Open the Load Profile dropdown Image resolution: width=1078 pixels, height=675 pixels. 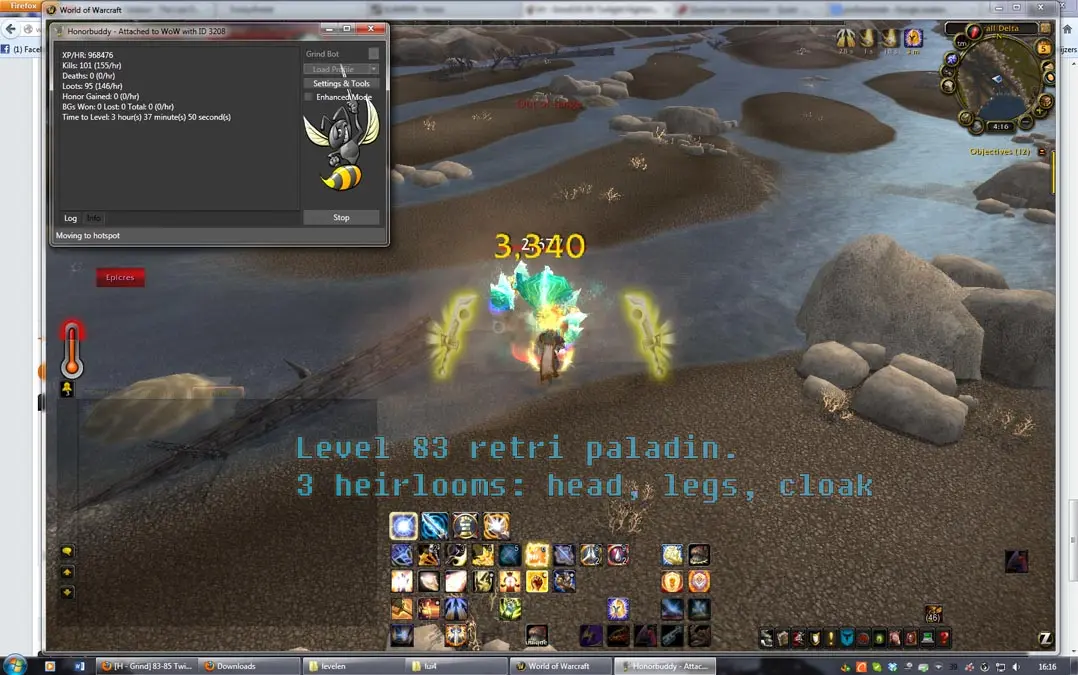[341, 70]
